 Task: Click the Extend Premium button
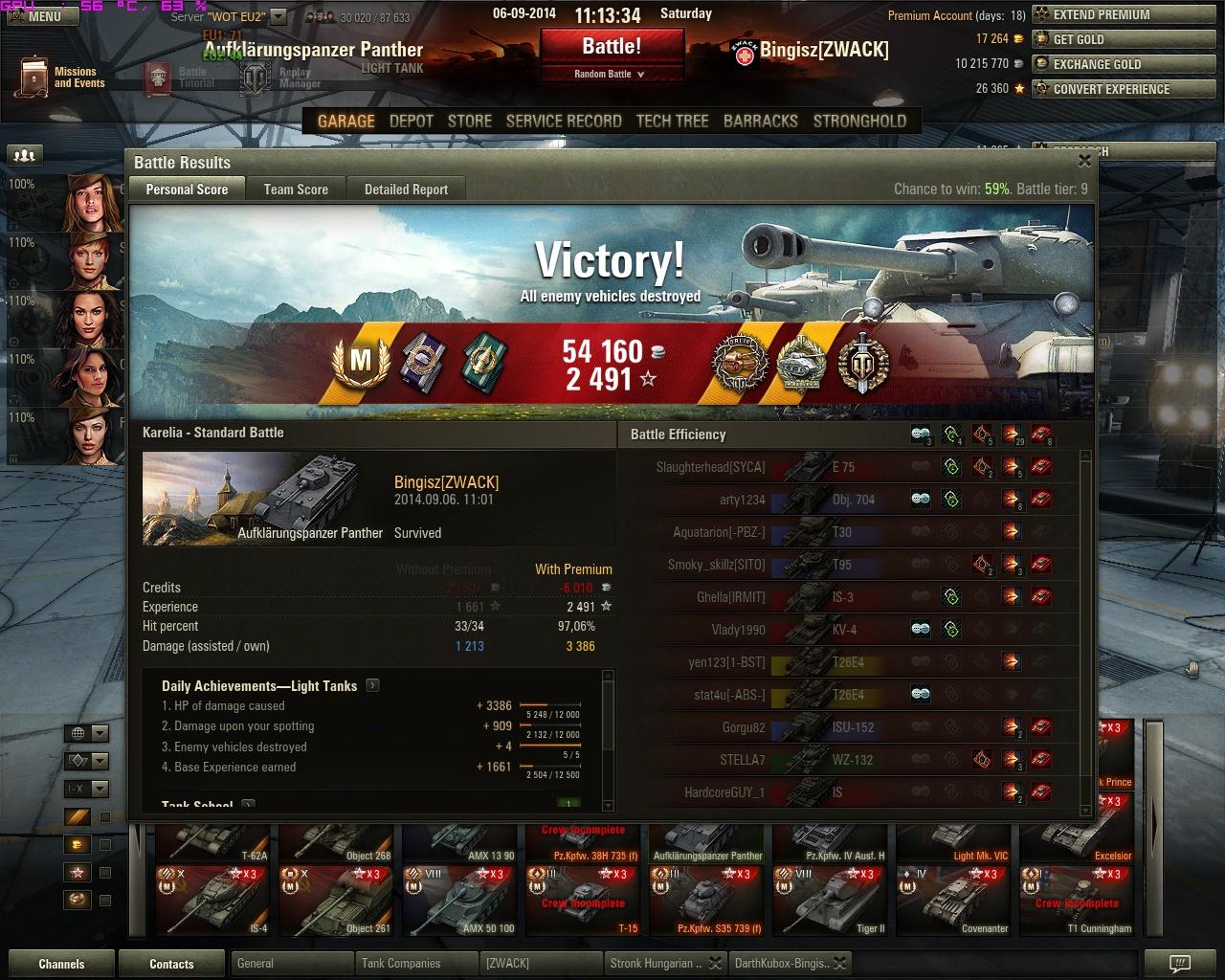pyautogui.click(x=1102, y=14)
